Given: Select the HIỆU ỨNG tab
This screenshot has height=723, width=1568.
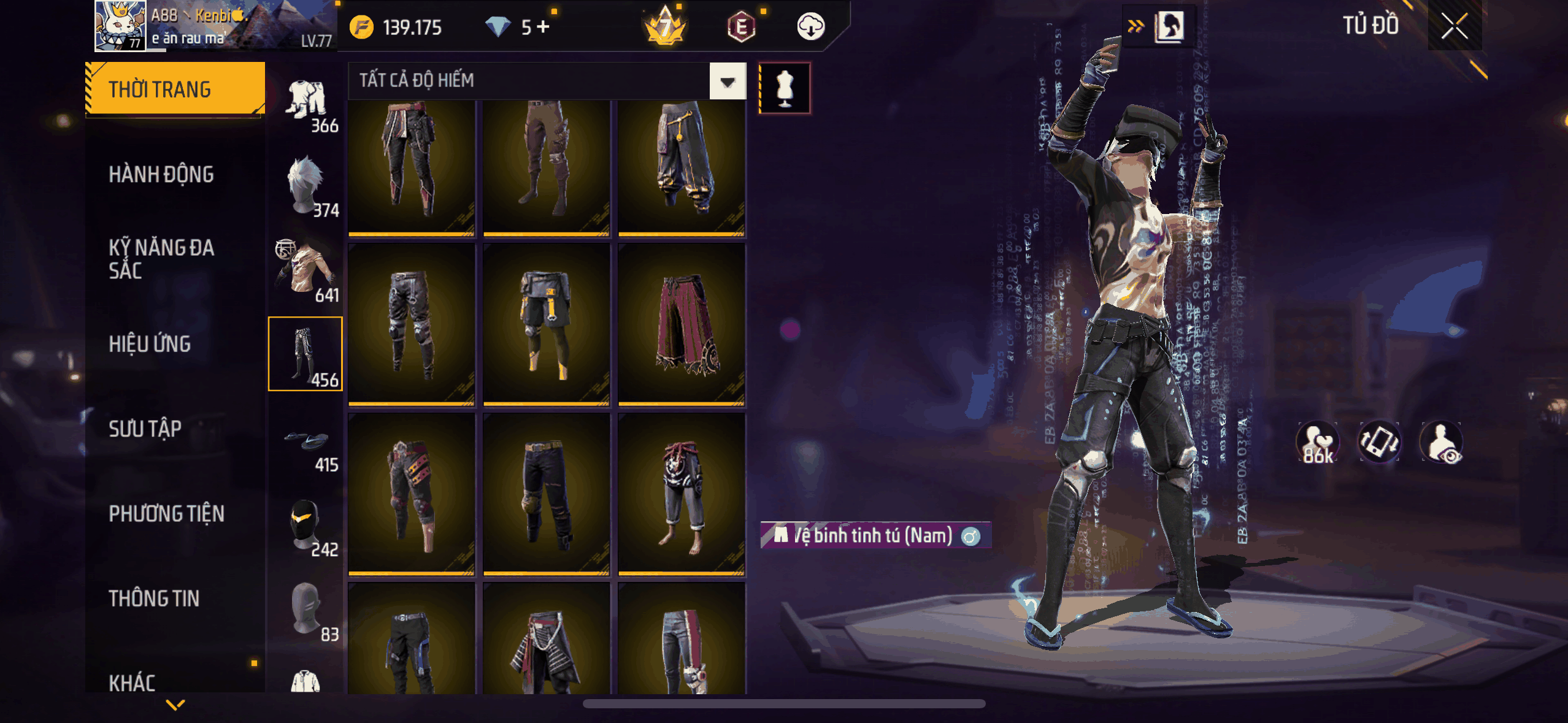Looking at the screenshot, I should [x=150, y=344].
